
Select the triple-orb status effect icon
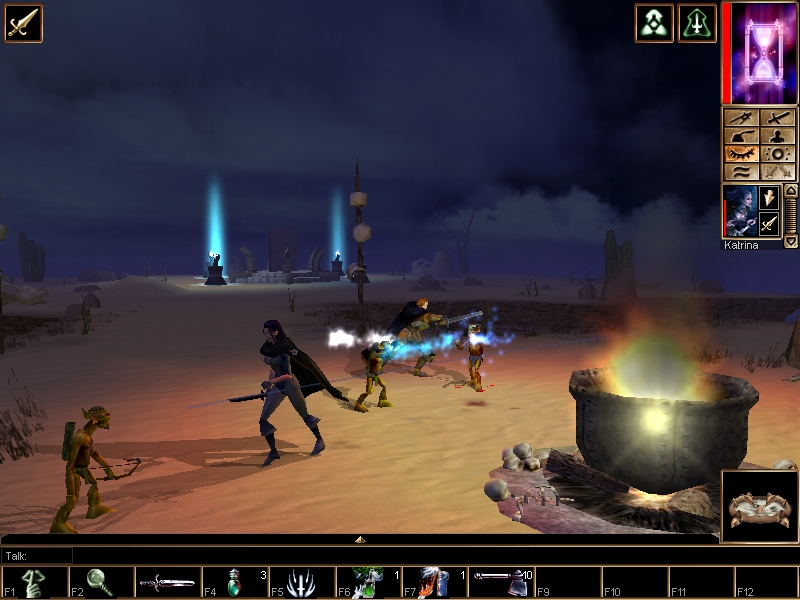[x=653, y=23]
